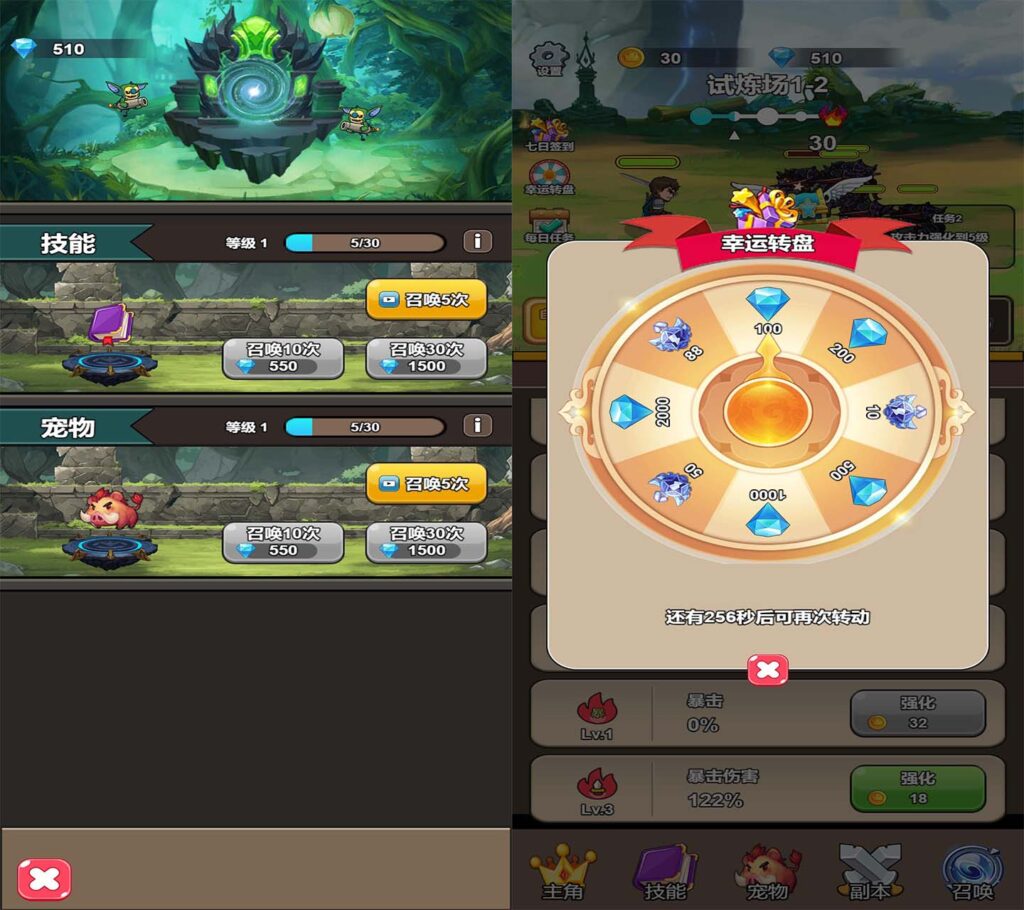
Task: Summon 5 times in the 技能 section
Action: 426,299
